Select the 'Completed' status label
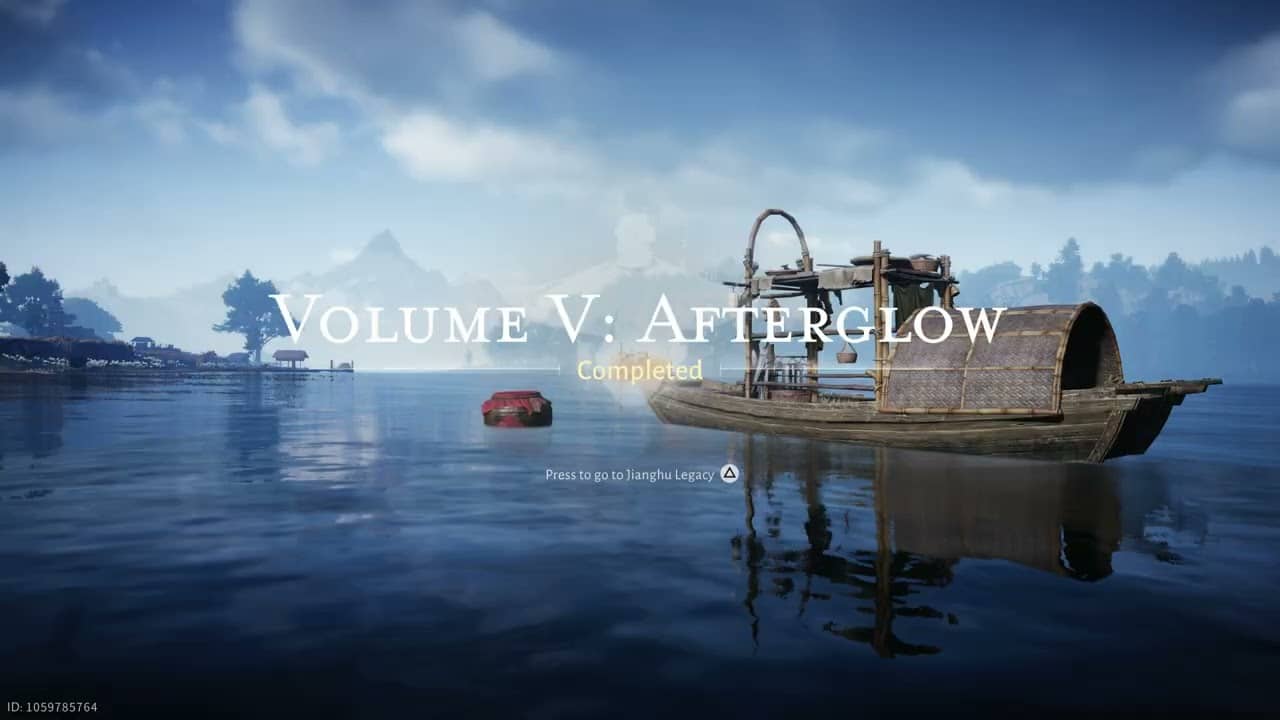The width and height of the screenshot is (1280, 720). click(x=639, y=371)
